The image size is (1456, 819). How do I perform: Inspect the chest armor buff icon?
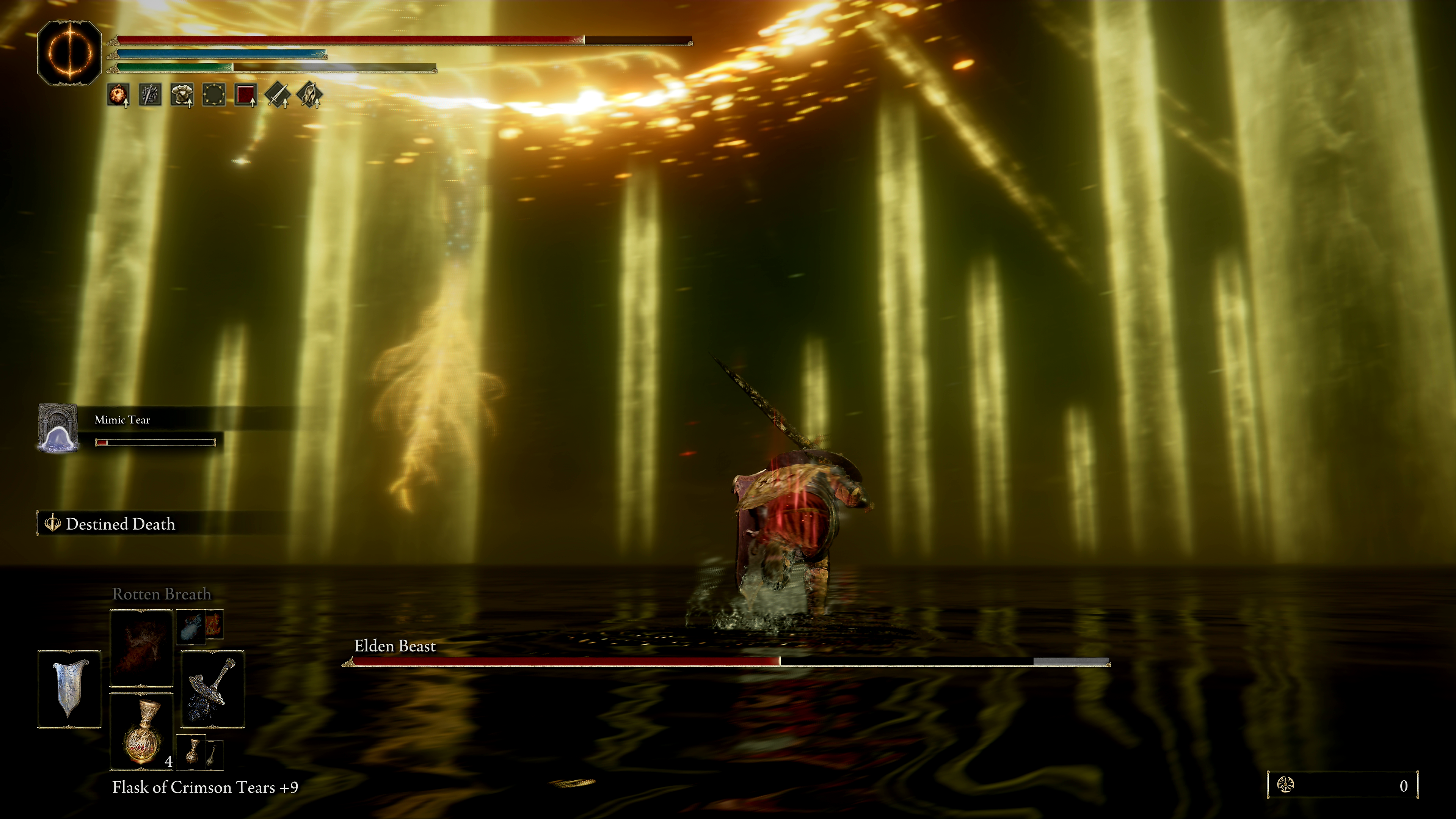182,94
